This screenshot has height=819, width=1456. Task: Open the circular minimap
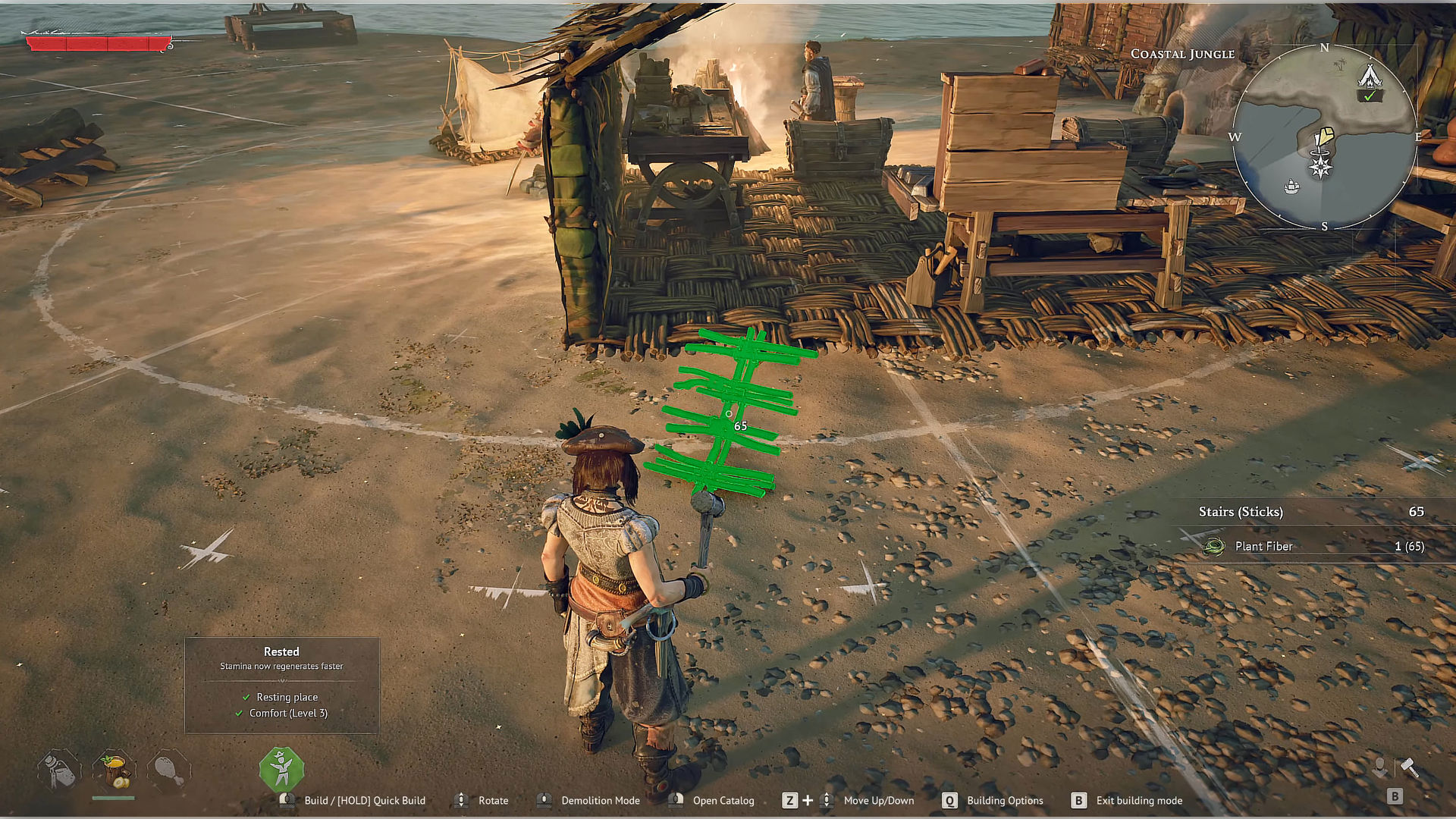(x=1324, y=136)
